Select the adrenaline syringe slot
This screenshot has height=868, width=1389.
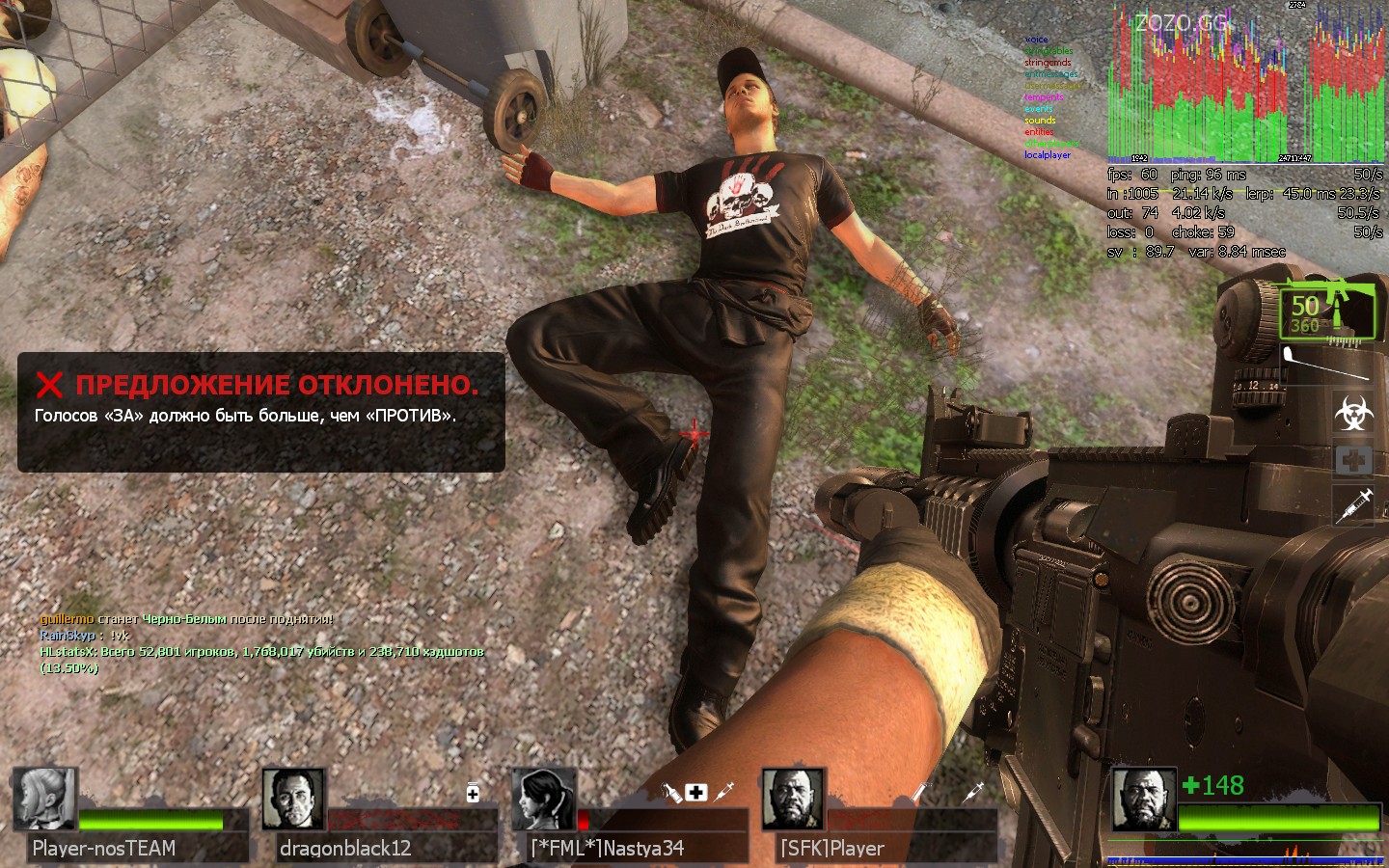coord(1353,504)
